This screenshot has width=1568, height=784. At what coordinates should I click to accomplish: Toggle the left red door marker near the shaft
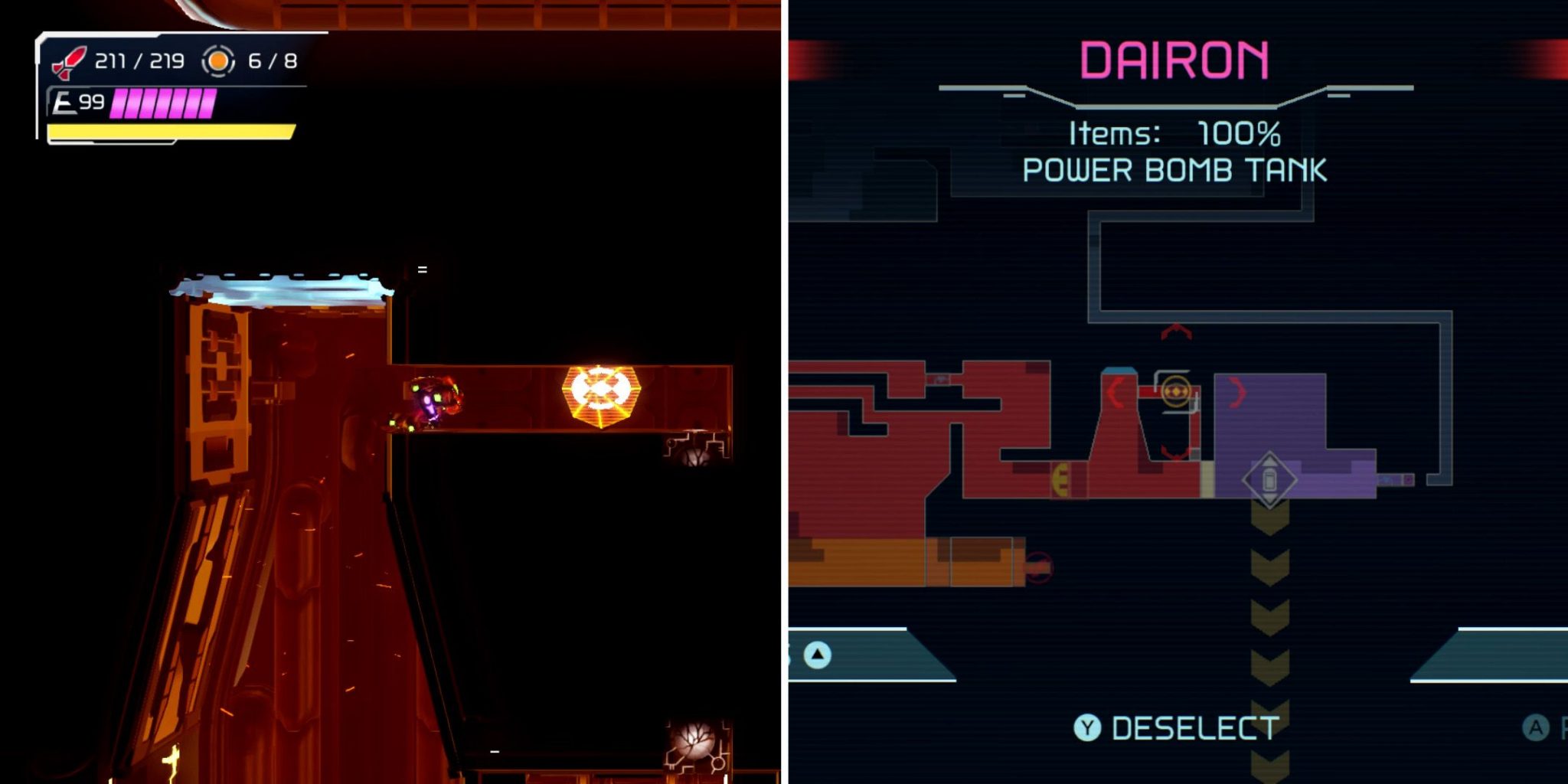[x=1115, y=391]
